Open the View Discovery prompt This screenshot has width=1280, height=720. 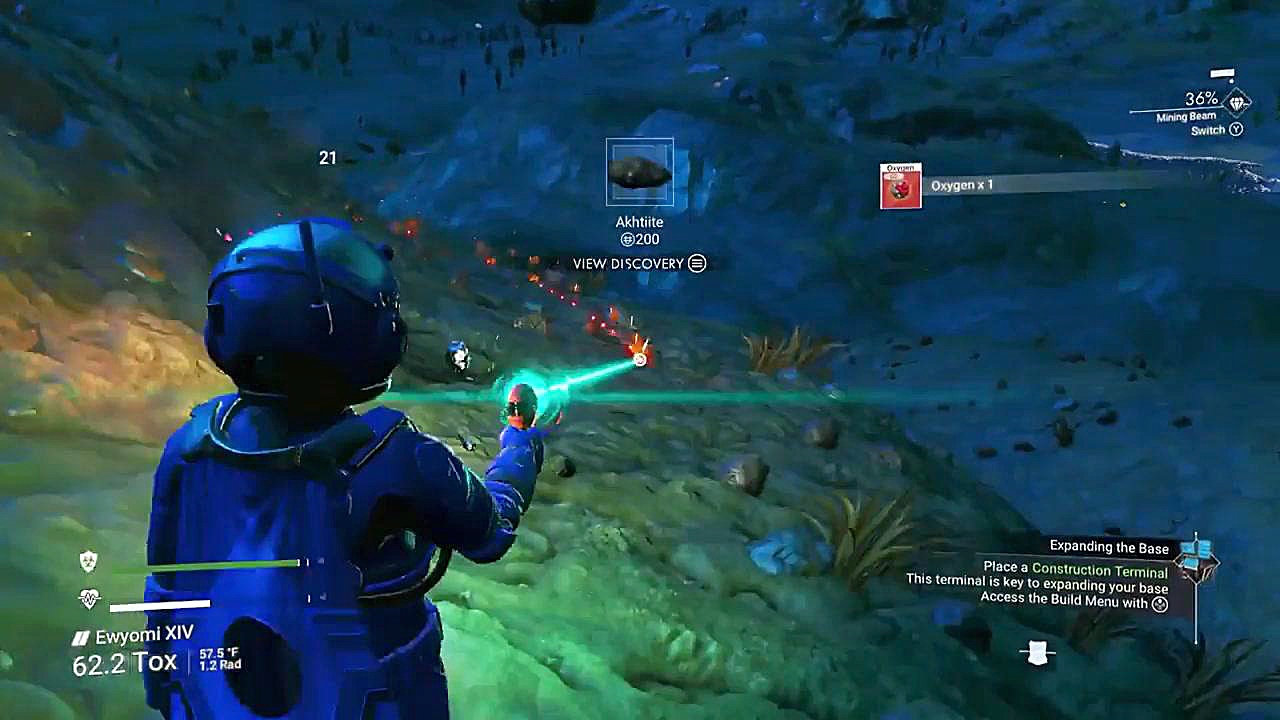(x=639, y=263)
